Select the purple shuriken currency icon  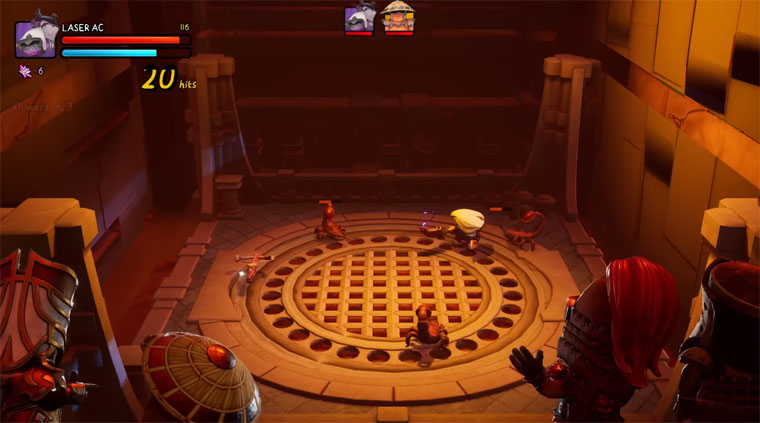pyautogui.click(x=25, y=71)
